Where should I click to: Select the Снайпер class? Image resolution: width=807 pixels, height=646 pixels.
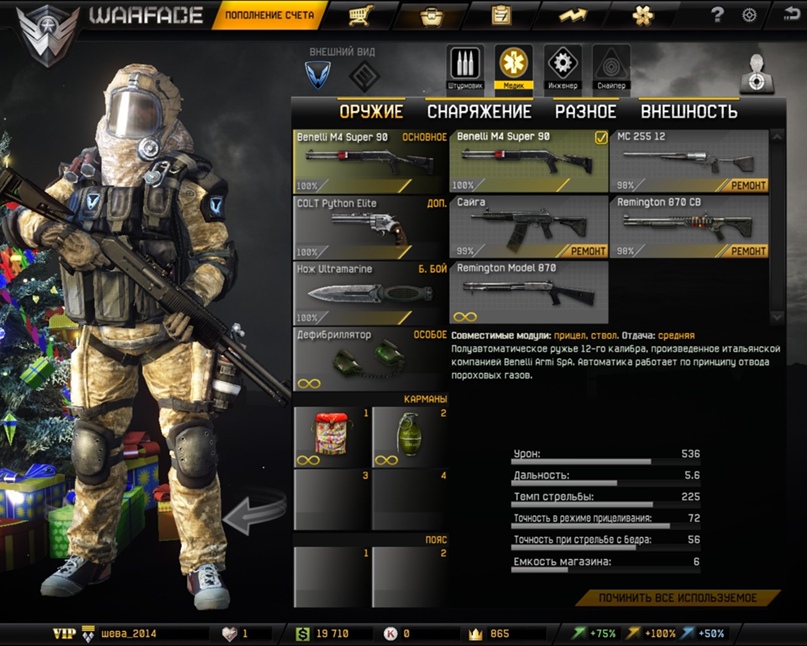(611, 66)
